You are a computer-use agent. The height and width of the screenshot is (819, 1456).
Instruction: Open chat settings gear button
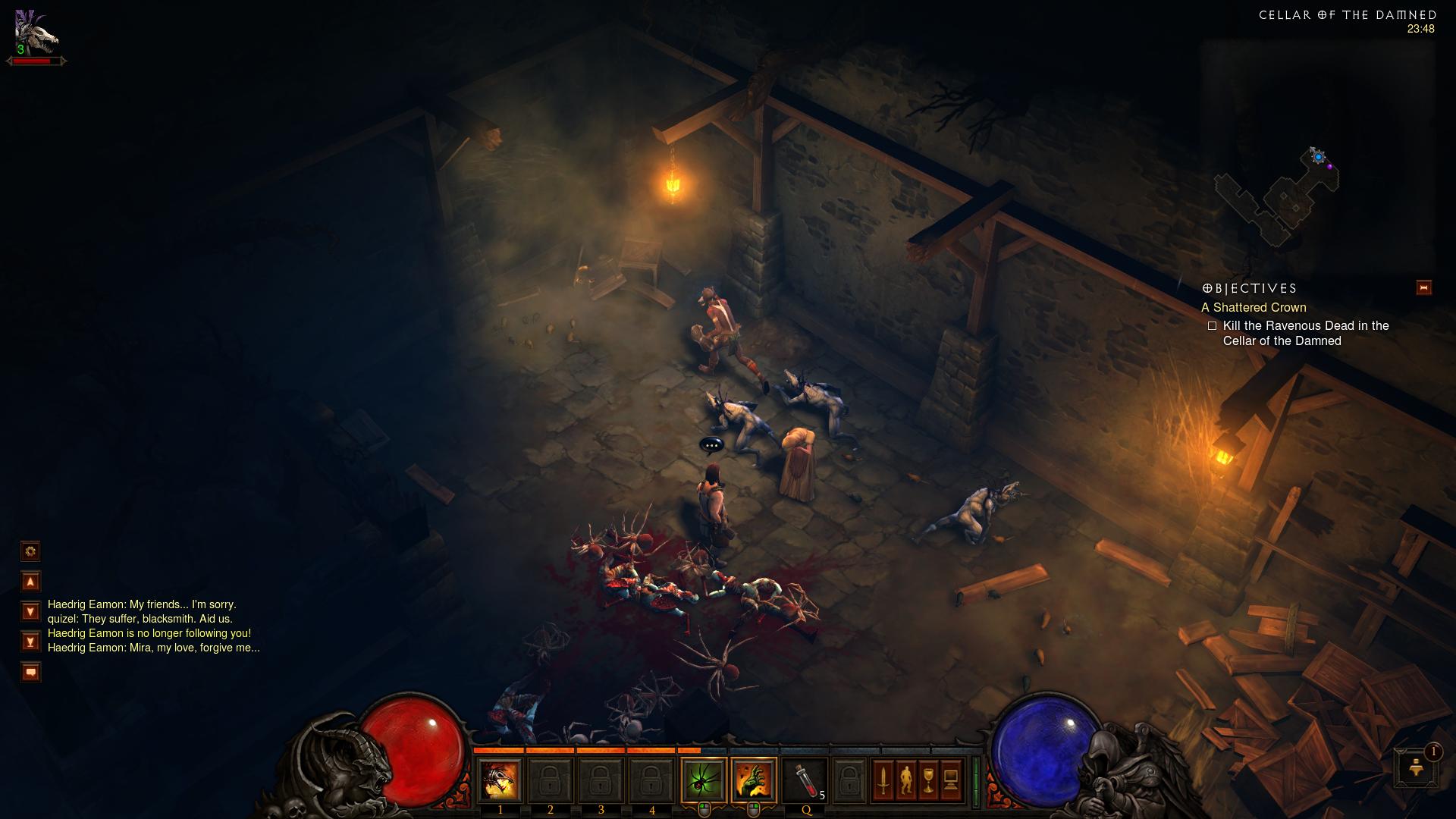pos(30,551)
